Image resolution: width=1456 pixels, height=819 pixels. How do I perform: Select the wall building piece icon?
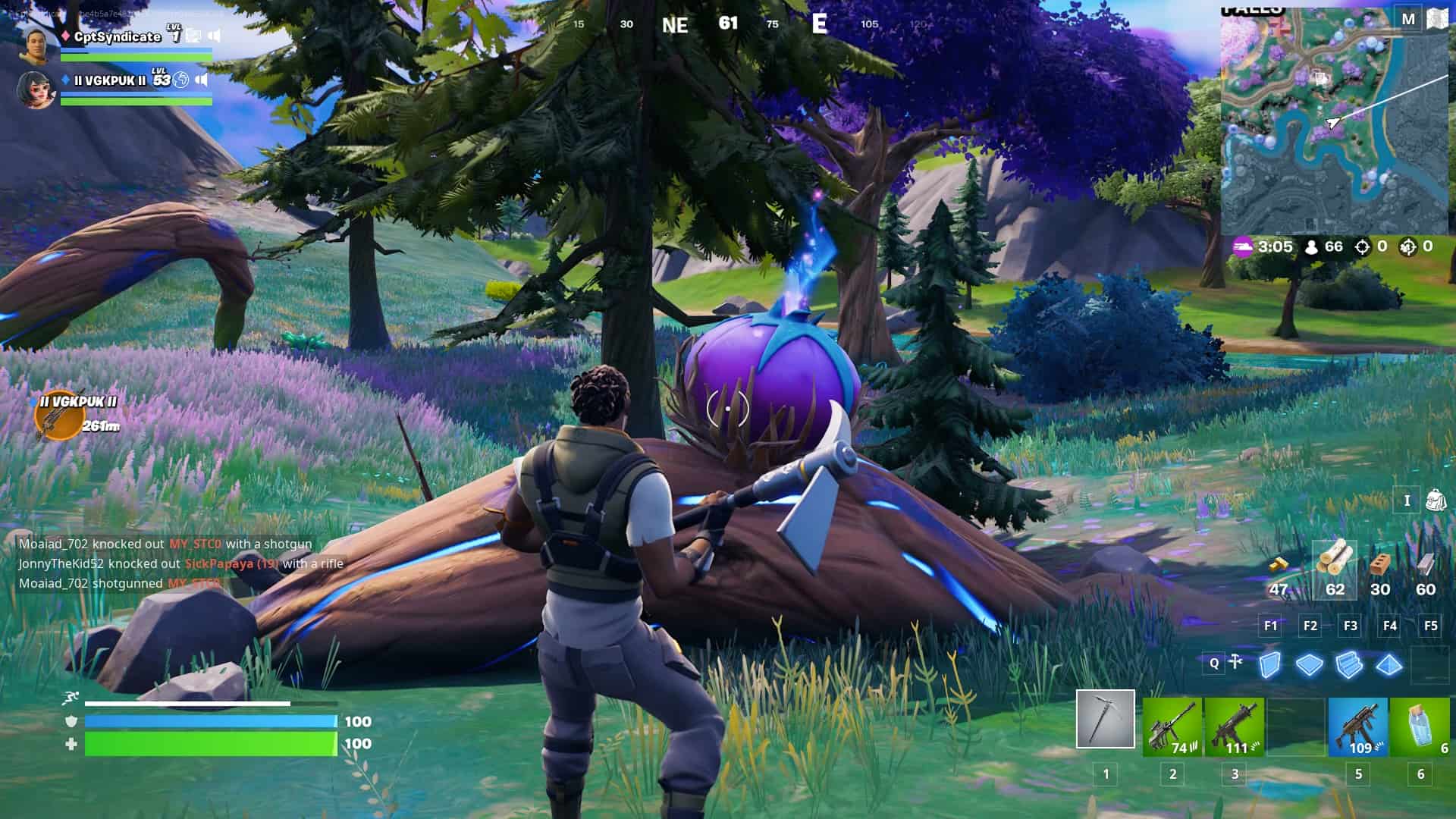click(x=1269, y=664)
